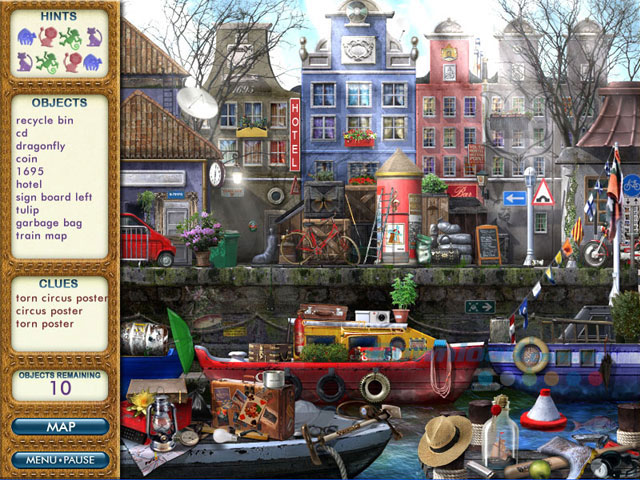This screenshot has width=640, height=480.
Task: Select the 'garbage bag' list entry
Action: [49, 224]
